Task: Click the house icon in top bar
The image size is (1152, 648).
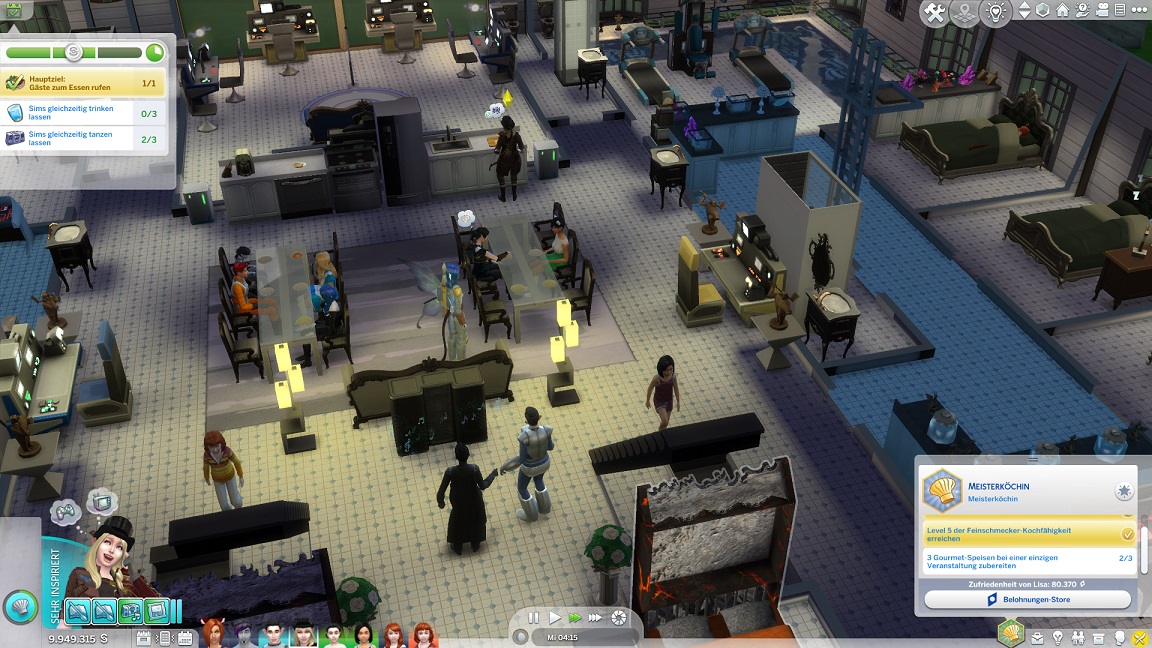Action: 1062,11
